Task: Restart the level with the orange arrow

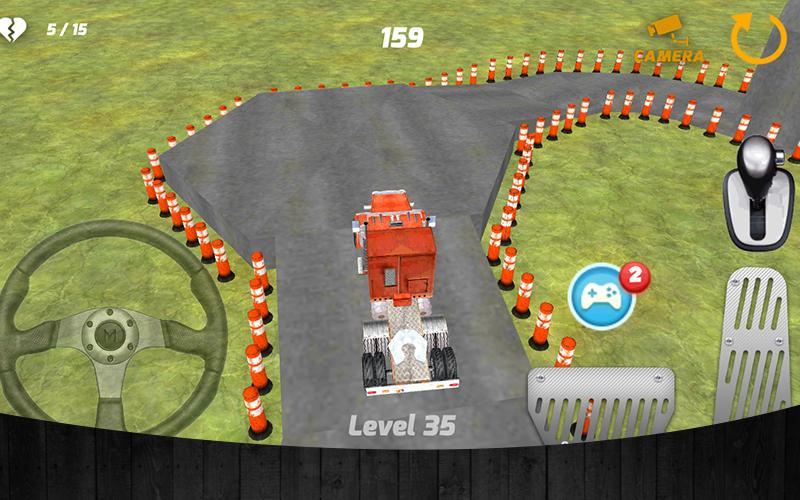Action: [x=759, y=37]
